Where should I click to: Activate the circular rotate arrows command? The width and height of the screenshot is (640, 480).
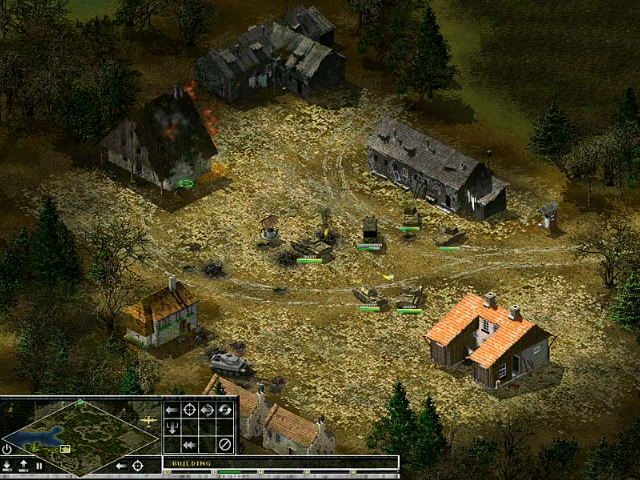225,410
